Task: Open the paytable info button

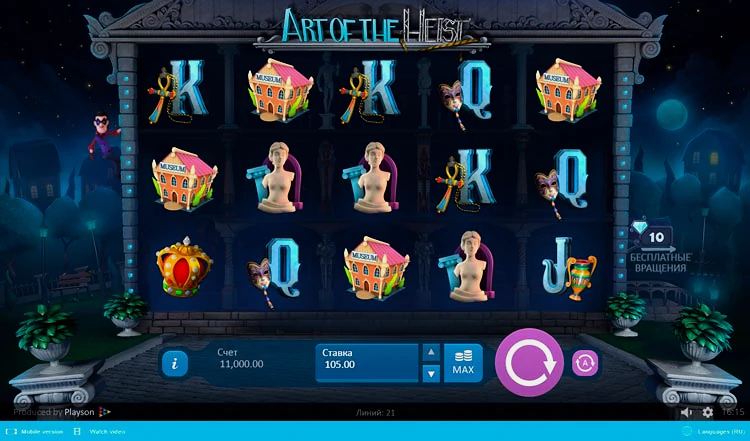Action: click(174, 364)
